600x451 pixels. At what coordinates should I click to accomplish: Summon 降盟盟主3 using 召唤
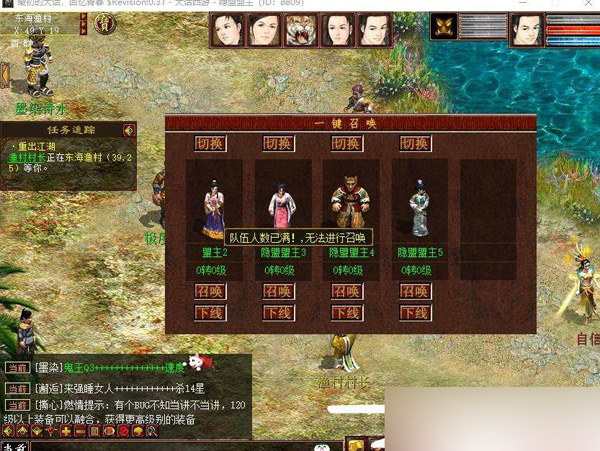pos(279,291)
